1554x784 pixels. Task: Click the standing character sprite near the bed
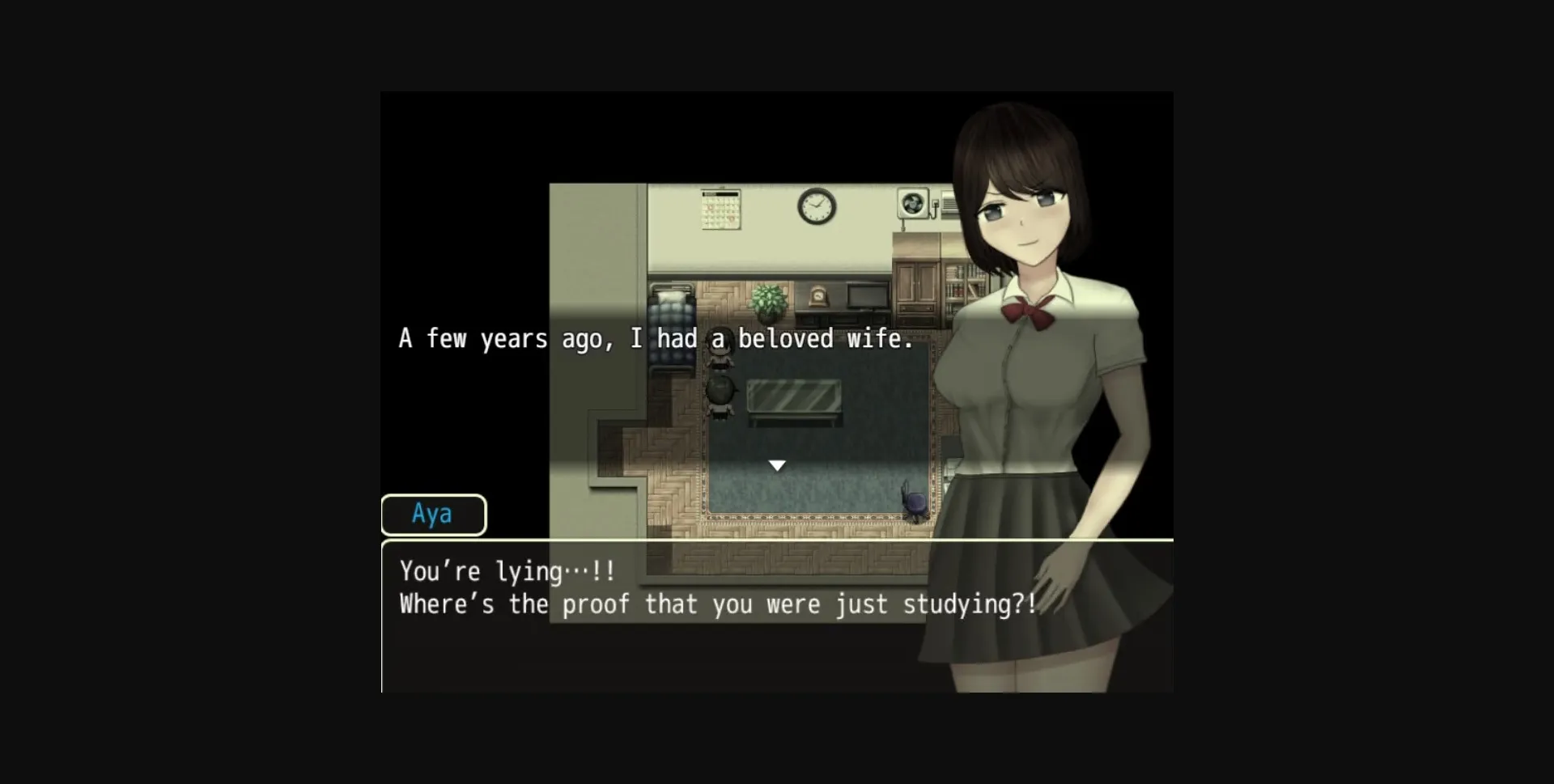pyautogui.click(x=722, y=348)
